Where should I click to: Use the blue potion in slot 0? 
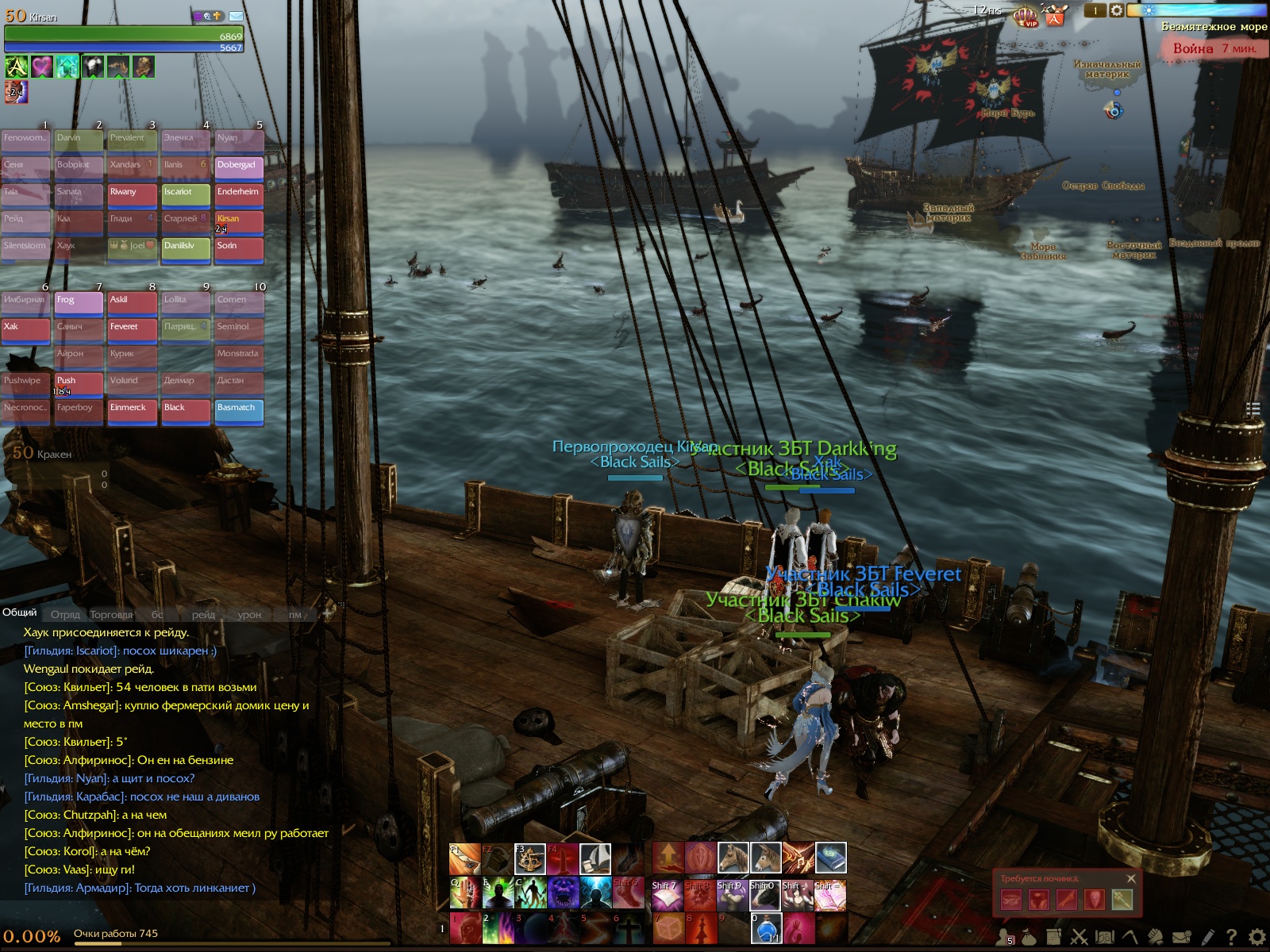766,928
